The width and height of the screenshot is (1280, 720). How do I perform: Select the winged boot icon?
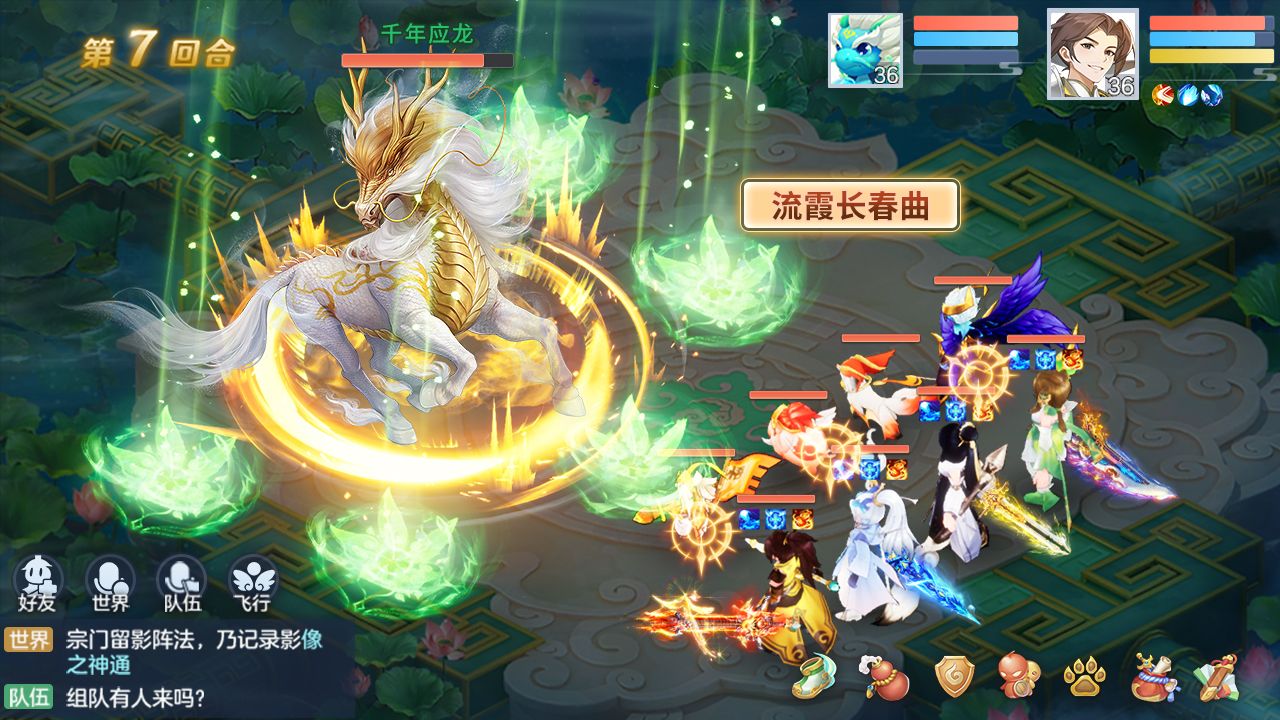tap(814, 677)
